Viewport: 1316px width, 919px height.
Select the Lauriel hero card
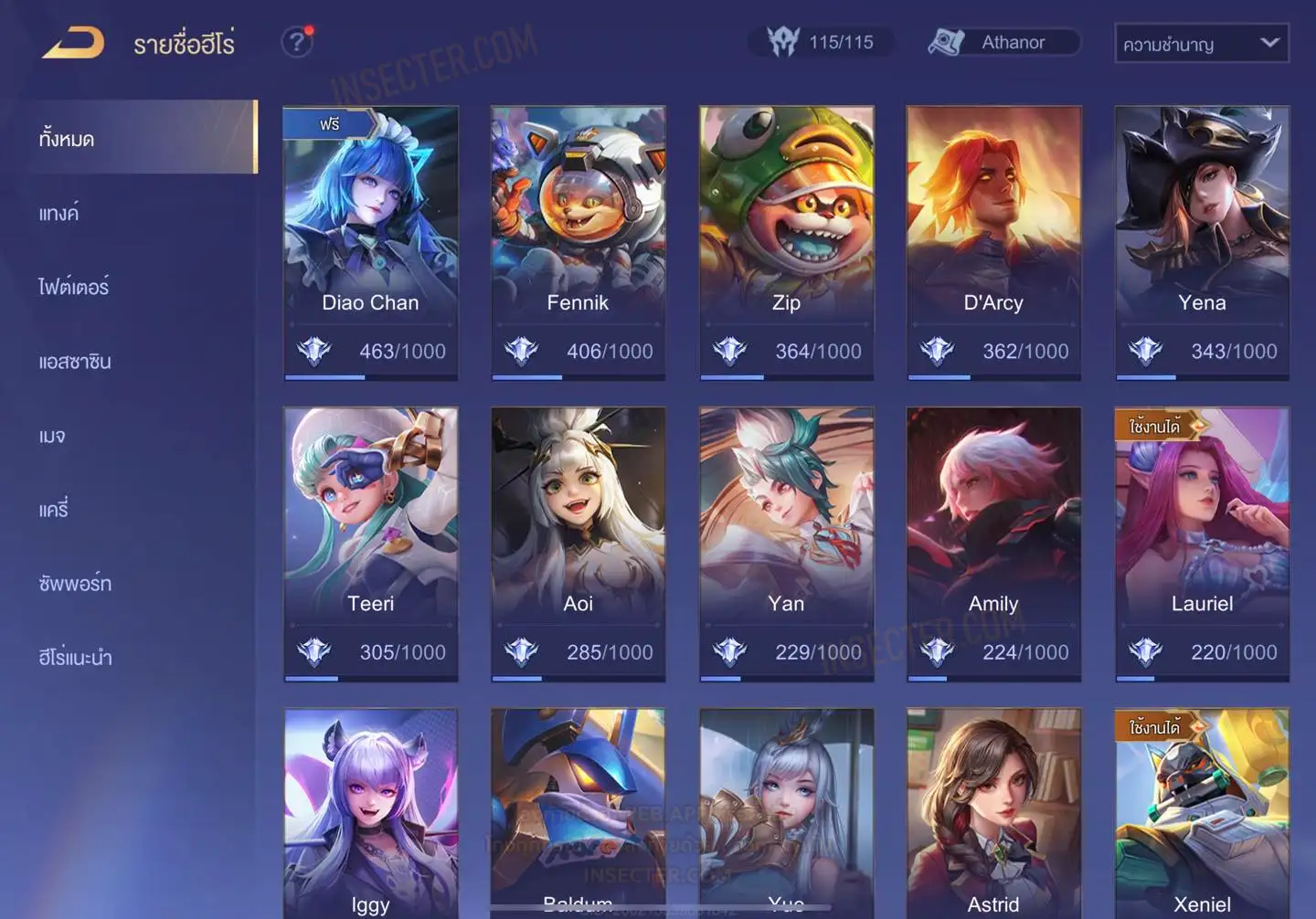click(1202, 544)
